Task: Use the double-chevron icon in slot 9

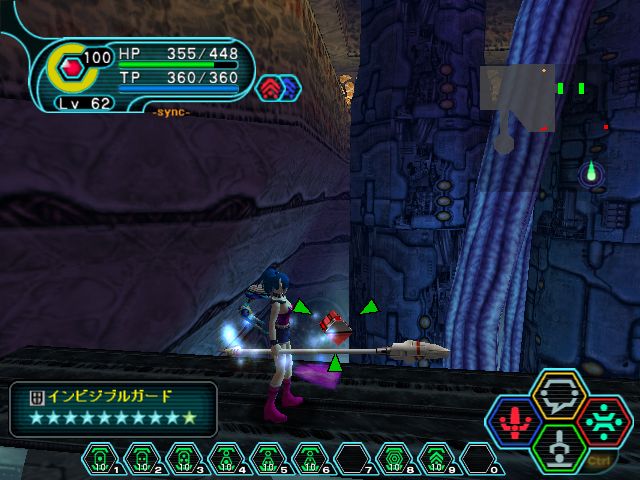Action: [x=435, y=459]
